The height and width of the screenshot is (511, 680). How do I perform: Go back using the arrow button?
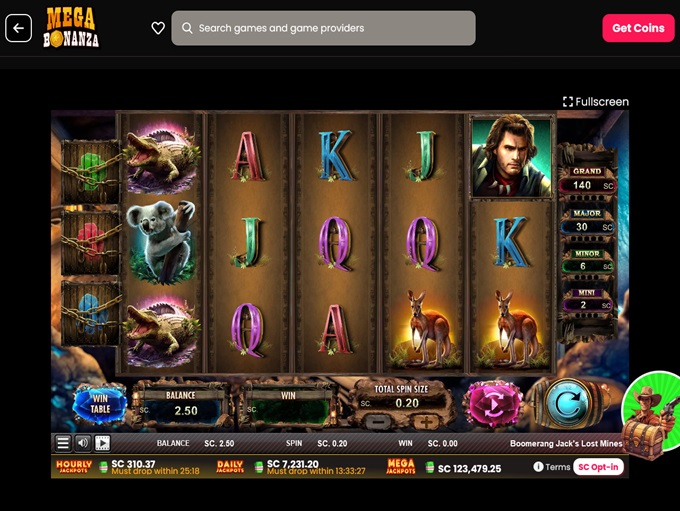pos(18,28)
